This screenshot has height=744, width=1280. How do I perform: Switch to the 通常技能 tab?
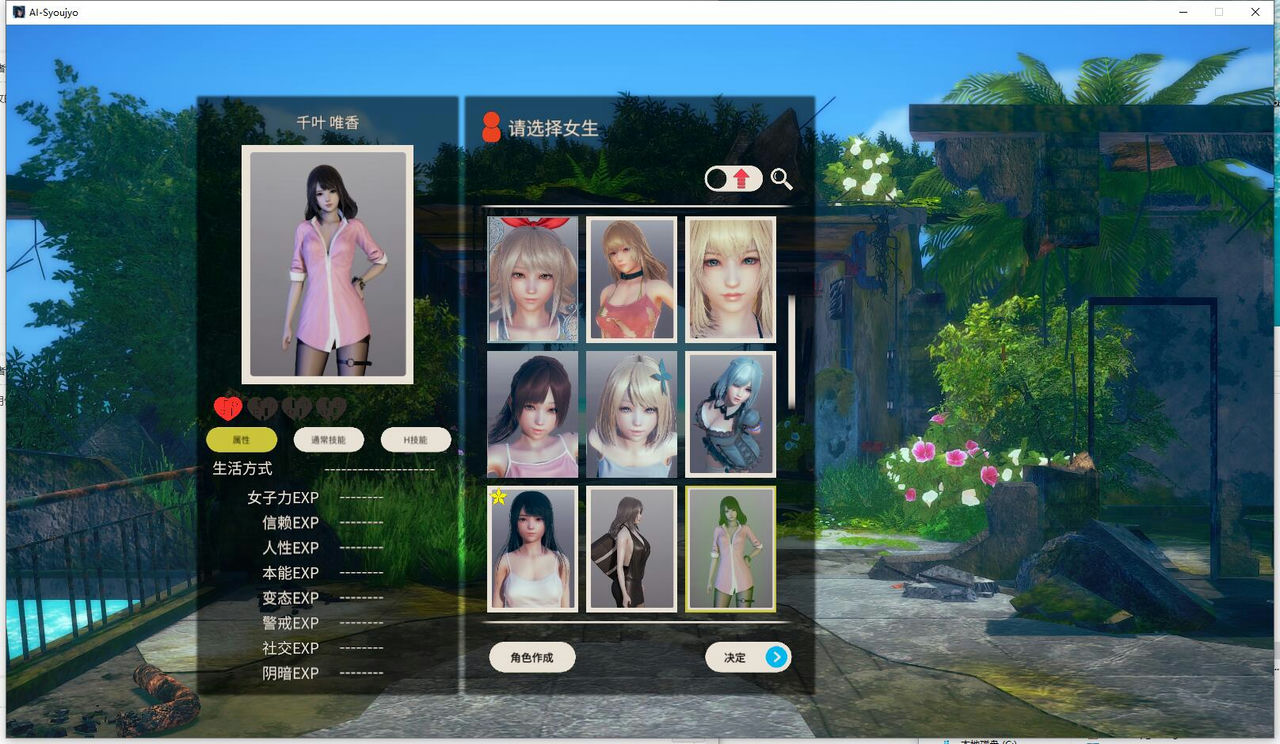point(327,440)
